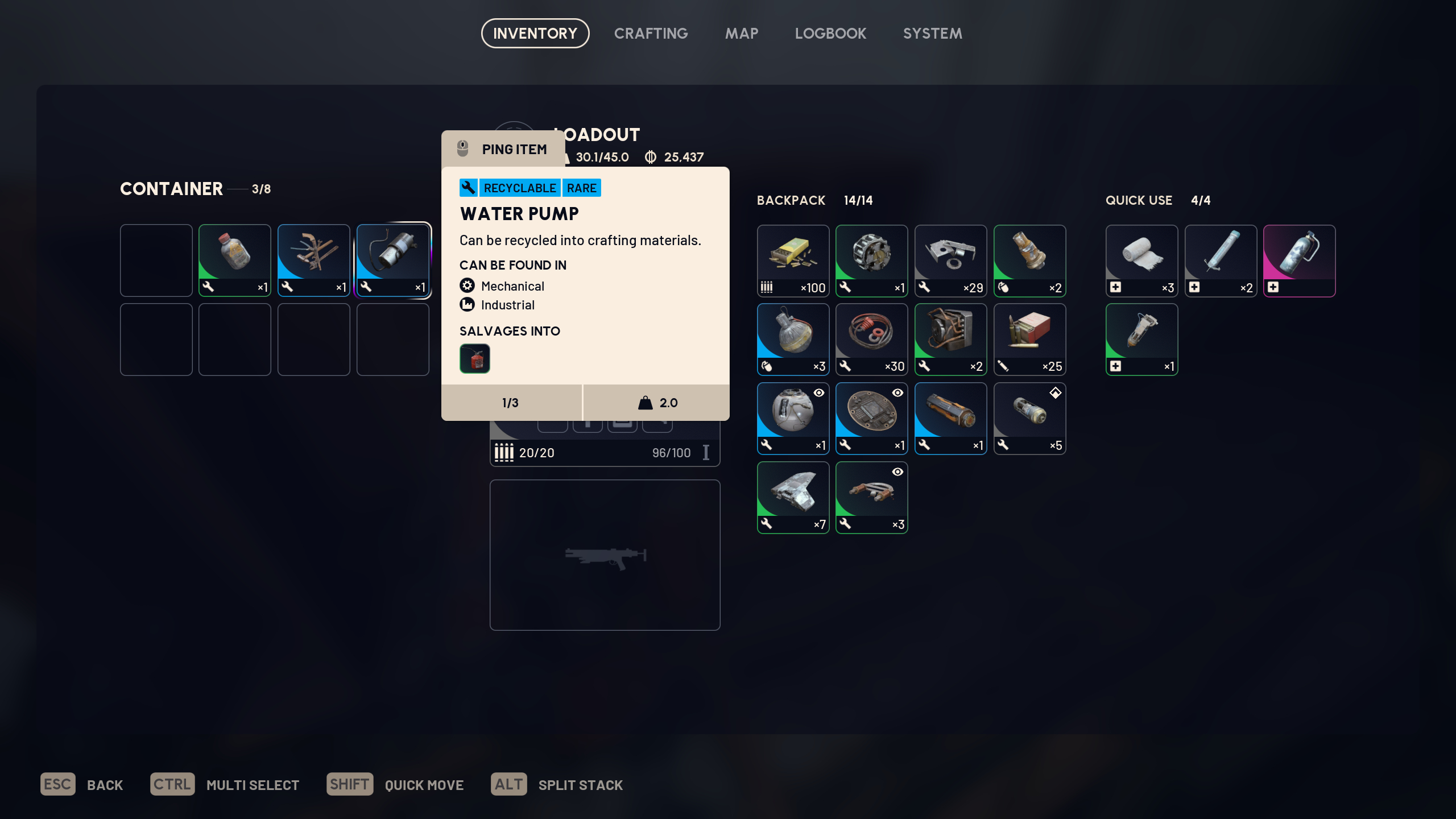Open the Map tab
Viewport: 1456px width, 819px height.
[x=741, y=34]
